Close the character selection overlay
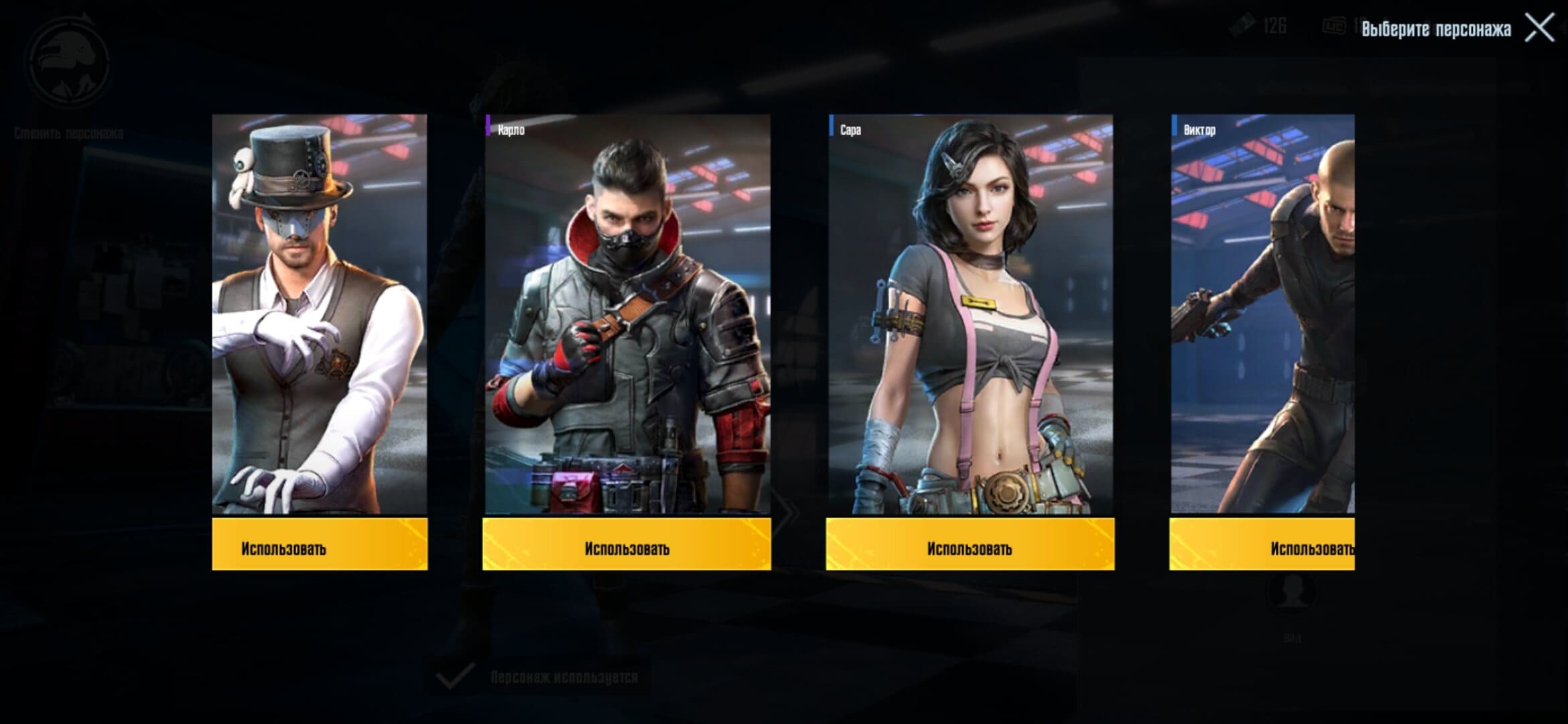Image resolution: width=1568 pixels, height=724 pixels. pos(1539,28)
